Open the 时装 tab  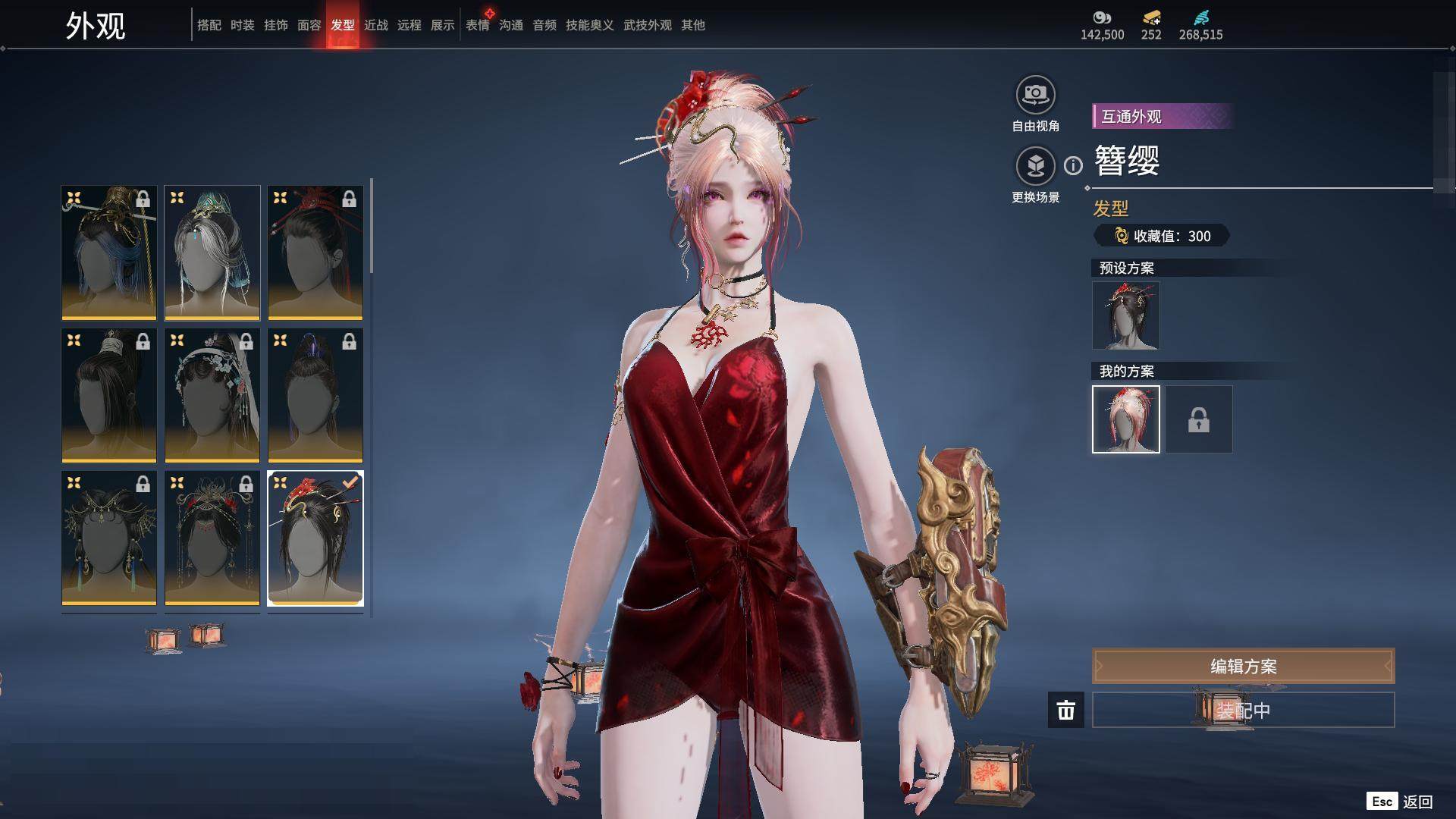242,25
